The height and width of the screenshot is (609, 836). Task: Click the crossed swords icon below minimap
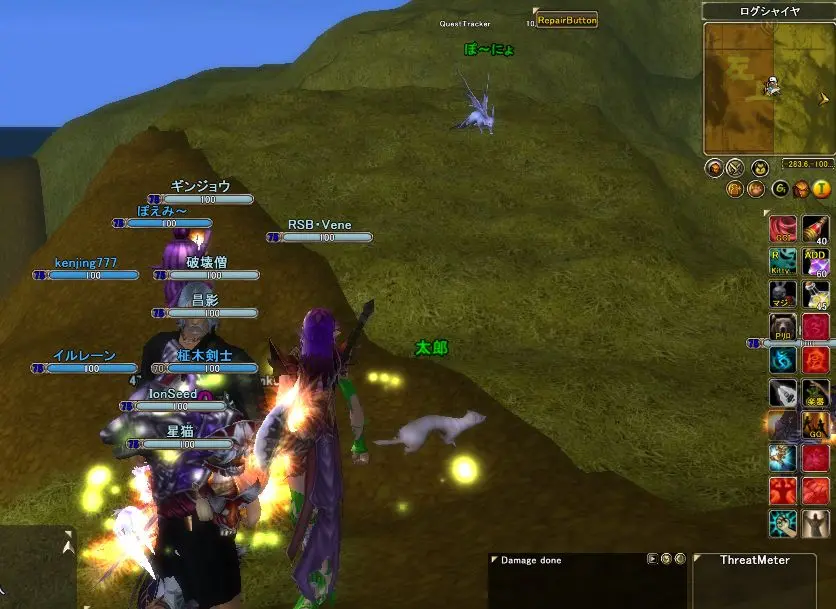pos(735,167)
